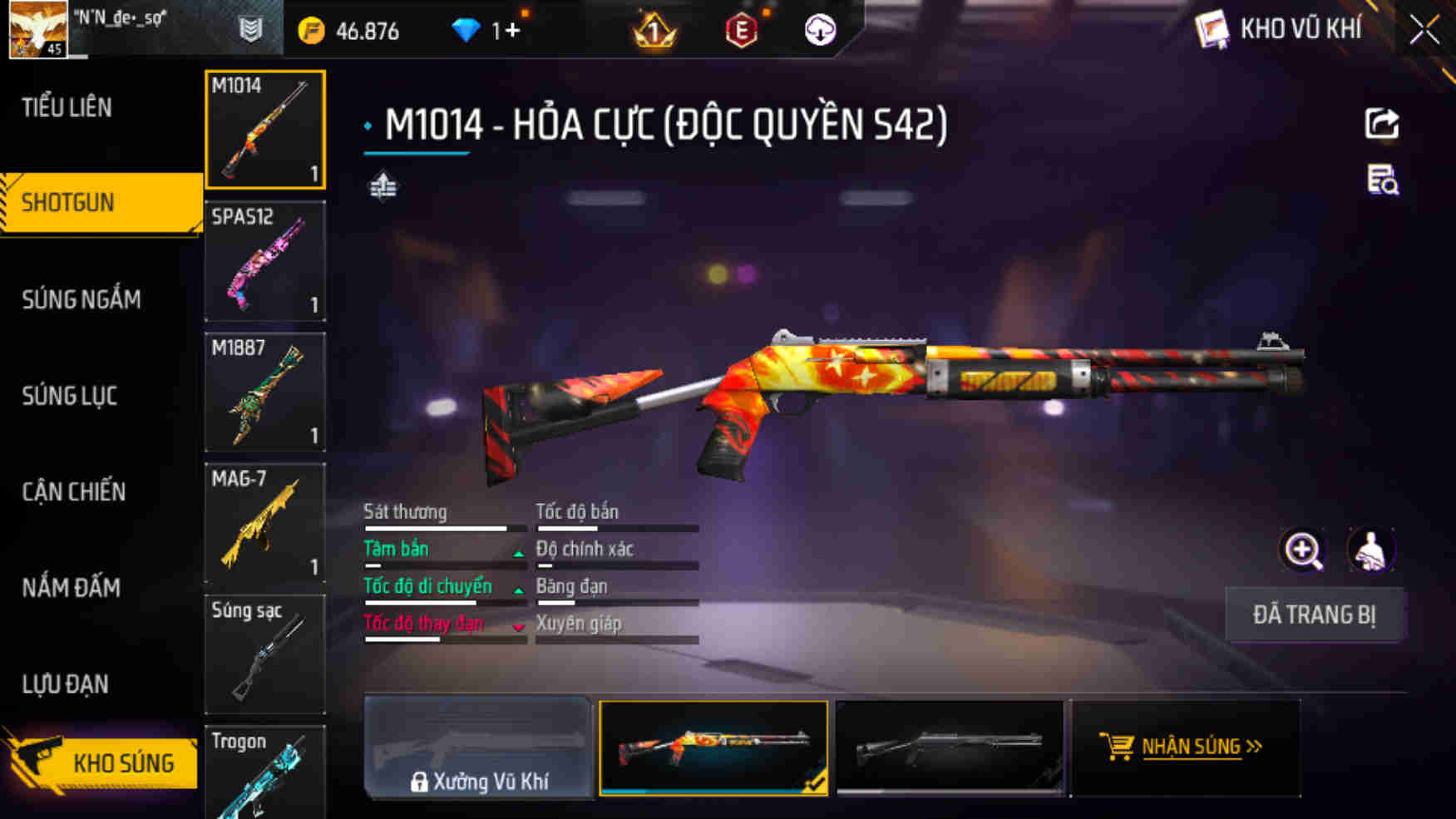Share the weapon skin
1456x819 pixels.
(1382, 124)
